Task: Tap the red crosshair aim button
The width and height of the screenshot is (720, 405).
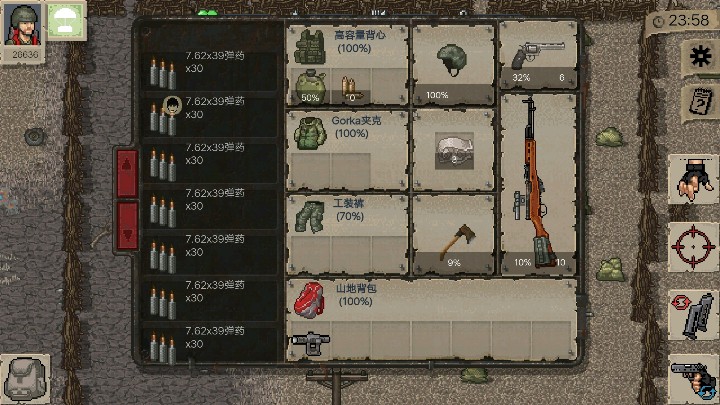Action: (693, 245)
